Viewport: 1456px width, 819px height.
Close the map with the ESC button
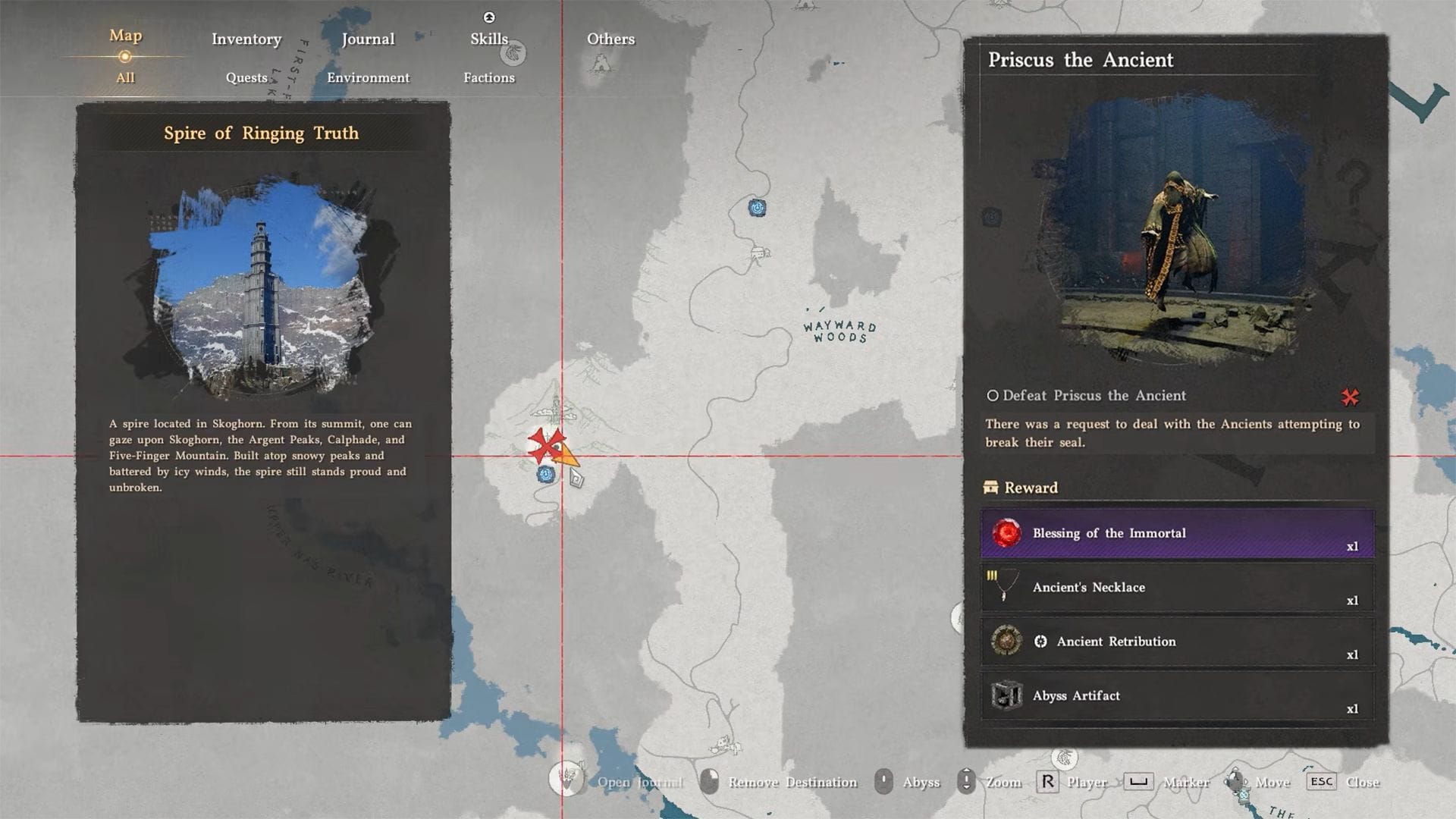pos(1321,782)
